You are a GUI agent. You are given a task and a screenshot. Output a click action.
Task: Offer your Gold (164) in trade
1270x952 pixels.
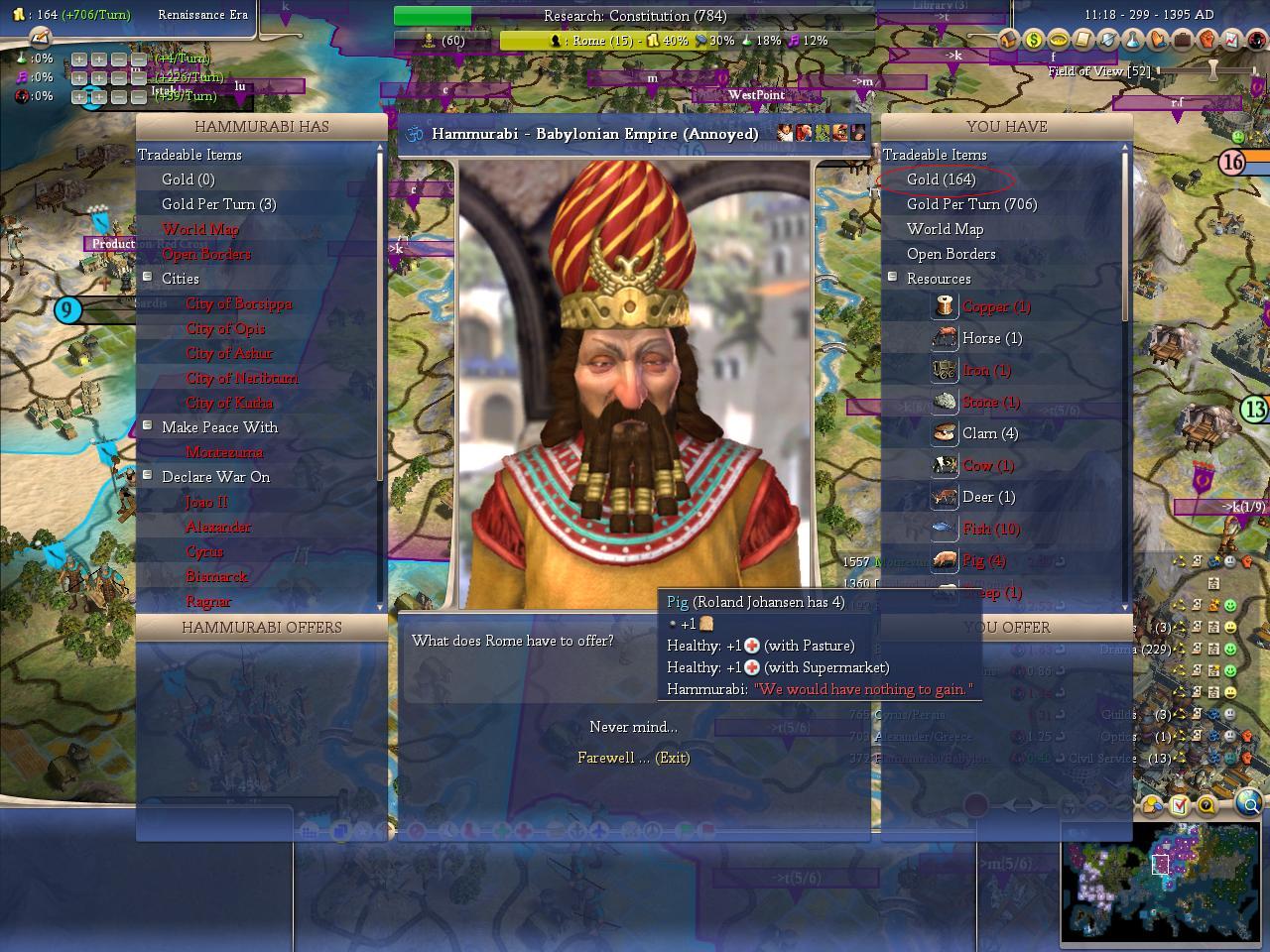pyautogui.click(x=941, y=179)
